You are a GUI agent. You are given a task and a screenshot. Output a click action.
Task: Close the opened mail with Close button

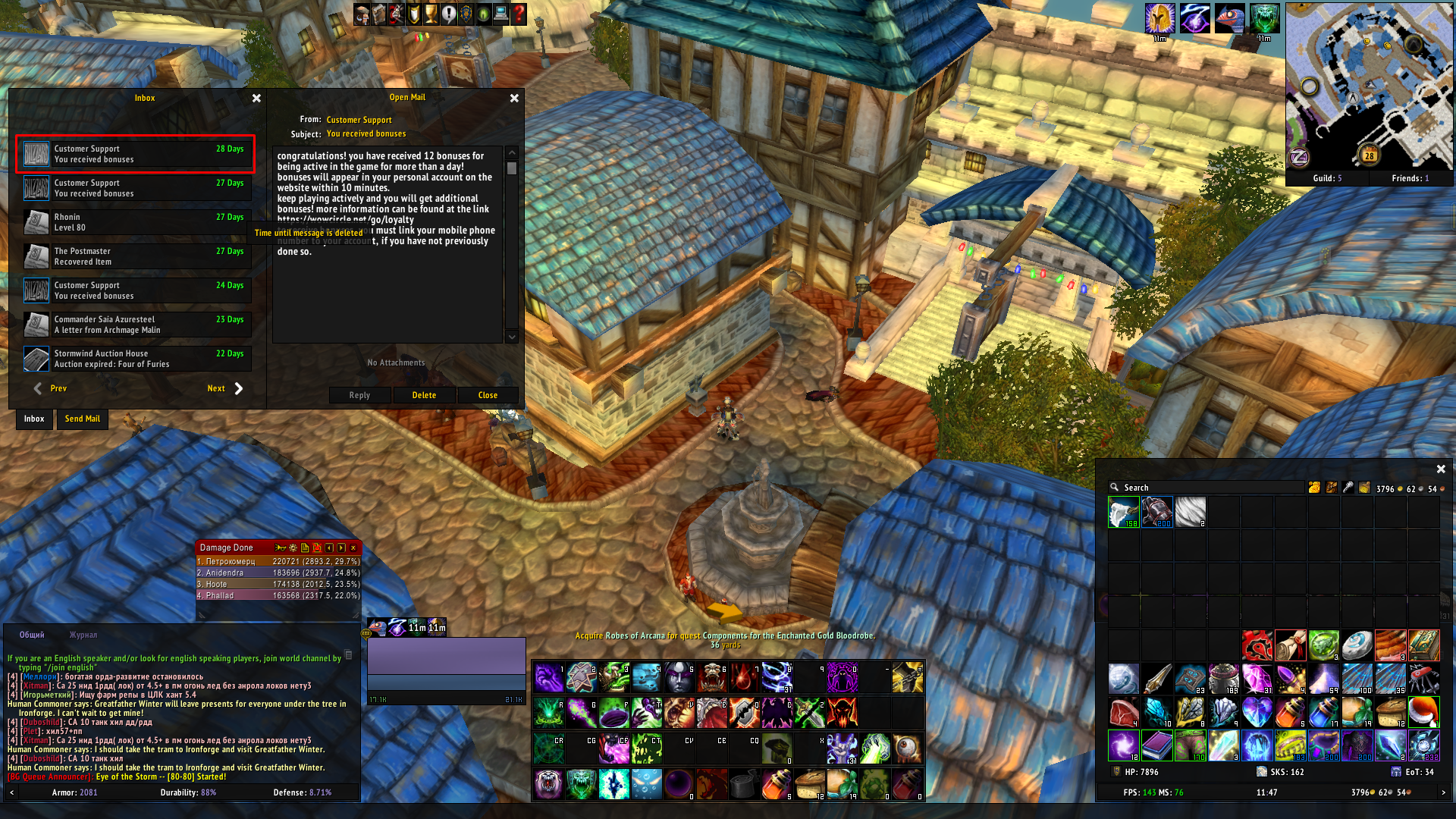tap(488, 395)
